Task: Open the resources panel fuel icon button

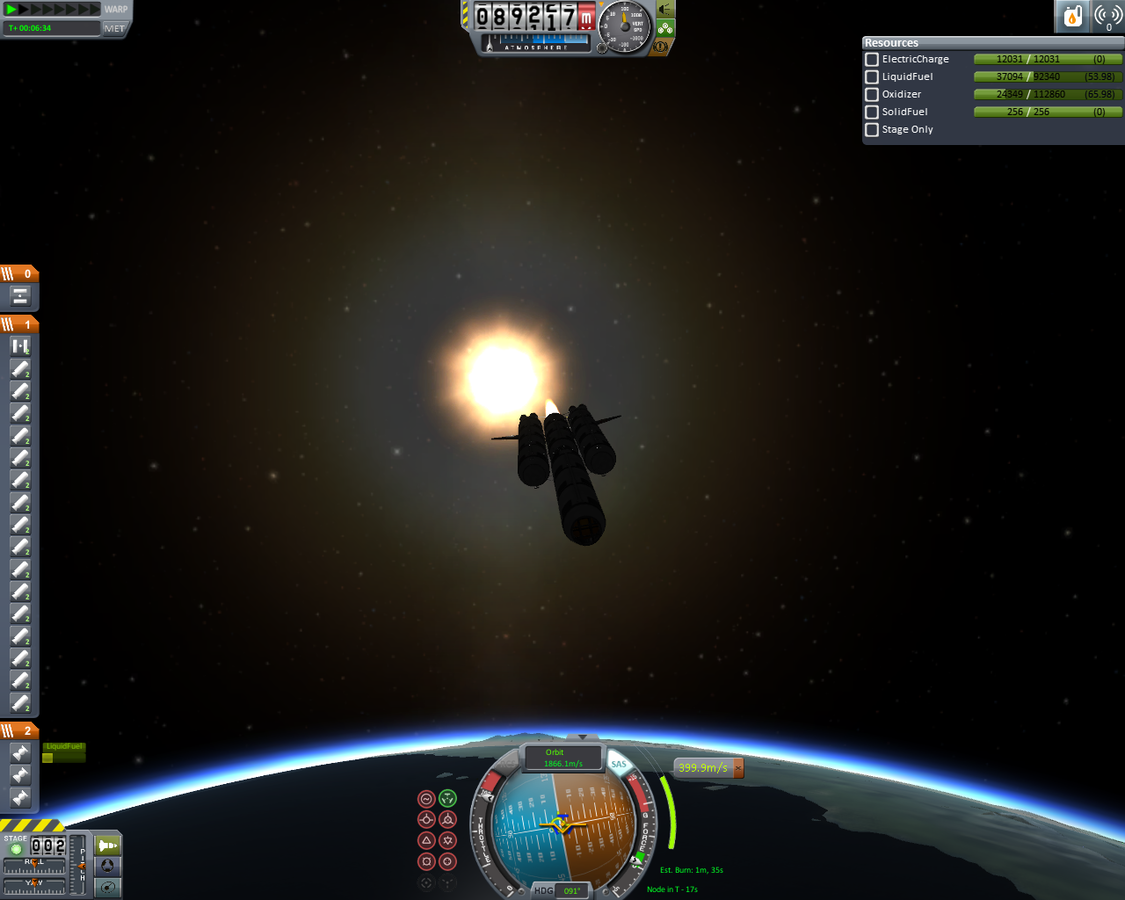Action: [1072, 16]
